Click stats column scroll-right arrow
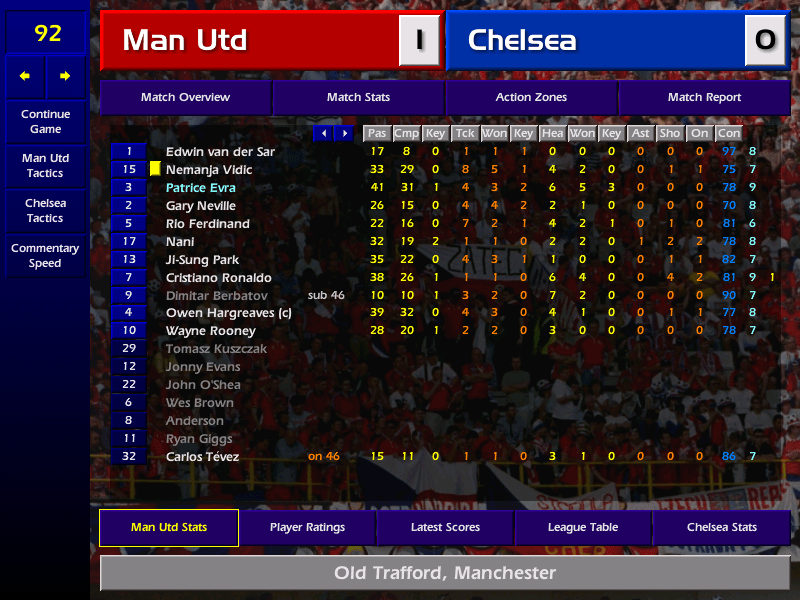The image size is (800, 600). 344,133
